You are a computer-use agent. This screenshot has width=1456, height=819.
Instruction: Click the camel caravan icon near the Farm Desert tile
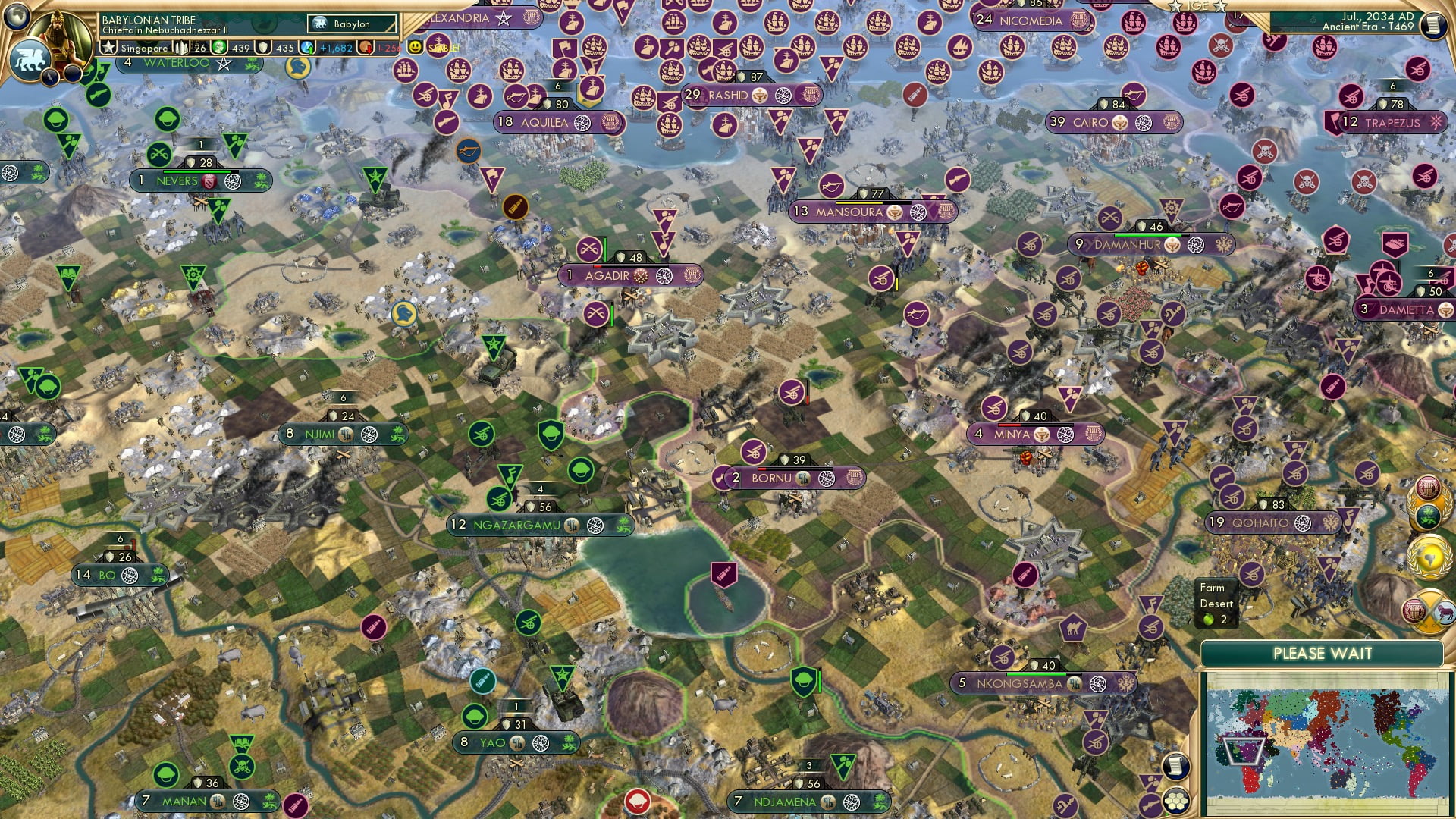(1073, 628)
